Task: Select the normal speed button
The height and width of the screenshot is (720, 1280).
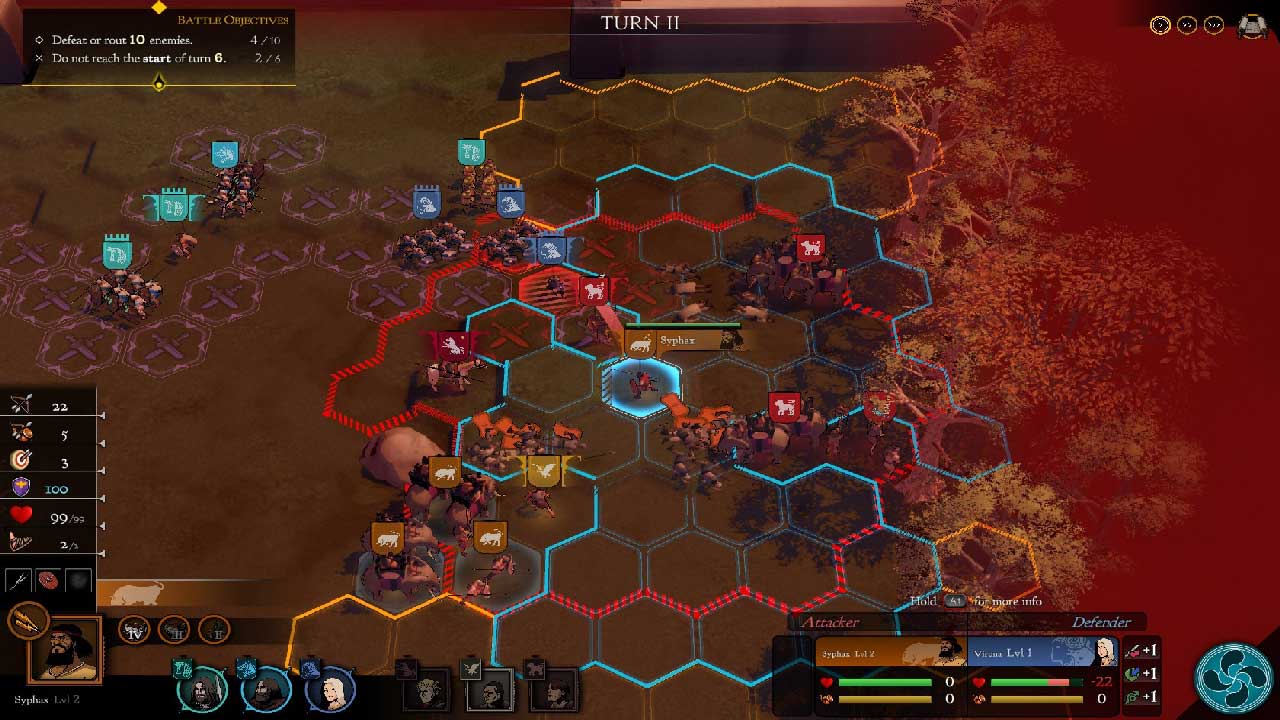Action: coord(1160,25)
